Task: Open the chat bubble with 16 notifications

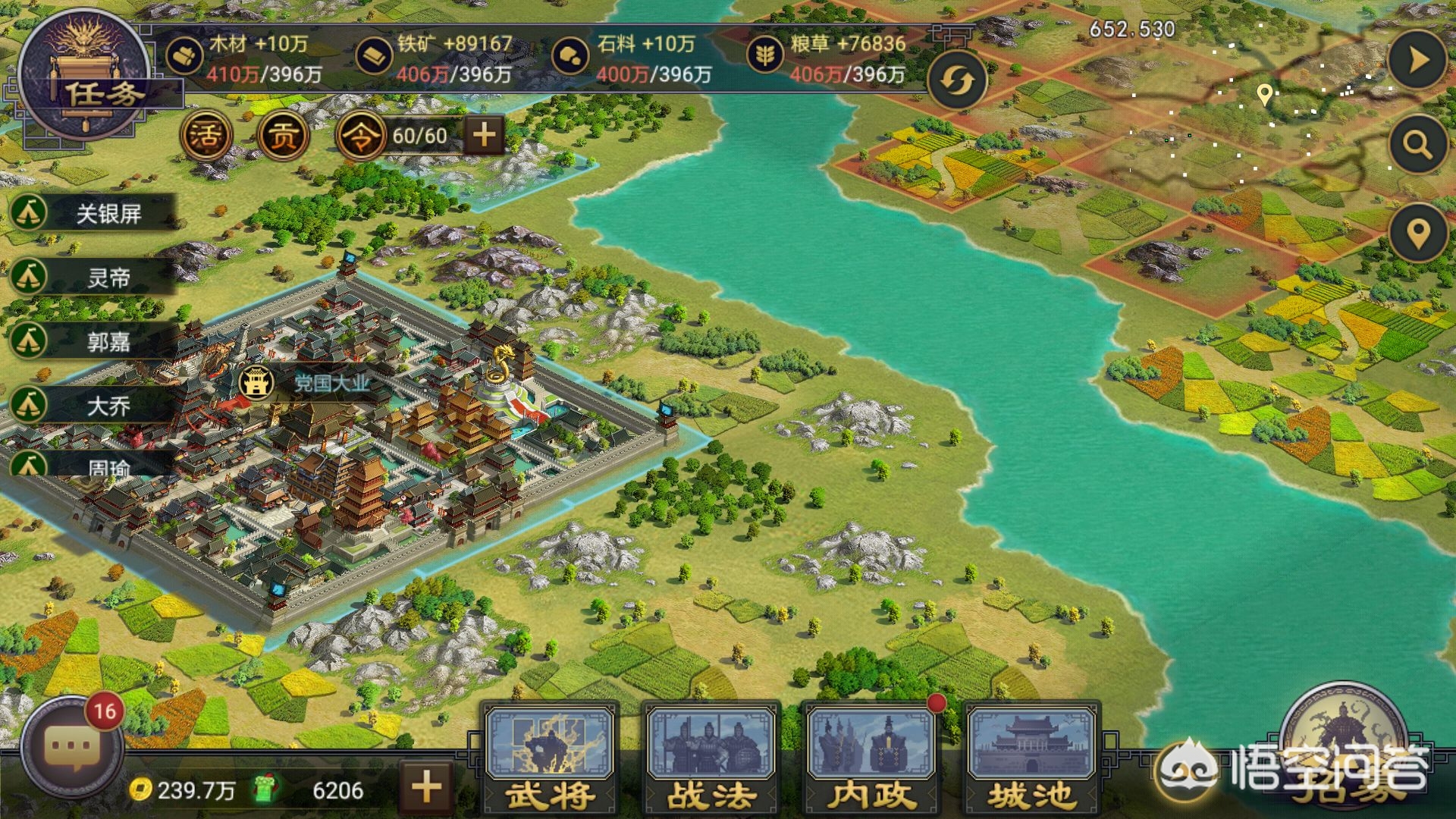Action: pyautogui.click(x=71, y=747)
